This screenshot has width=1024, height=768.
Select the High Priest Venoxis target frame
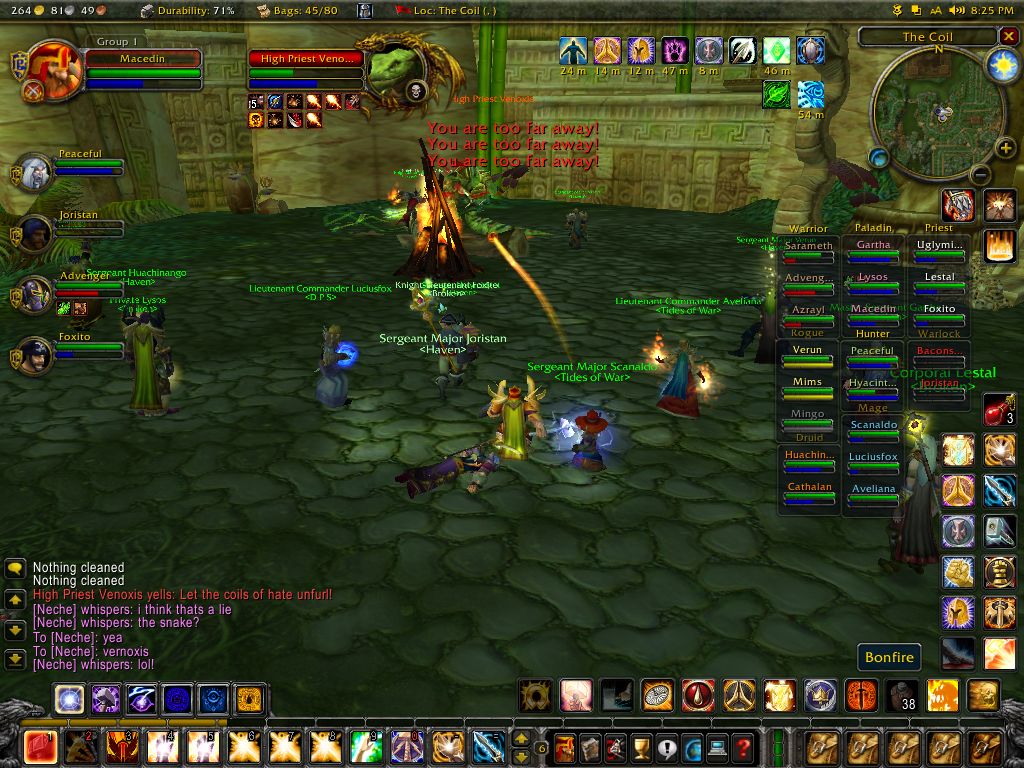pos(306,59)
